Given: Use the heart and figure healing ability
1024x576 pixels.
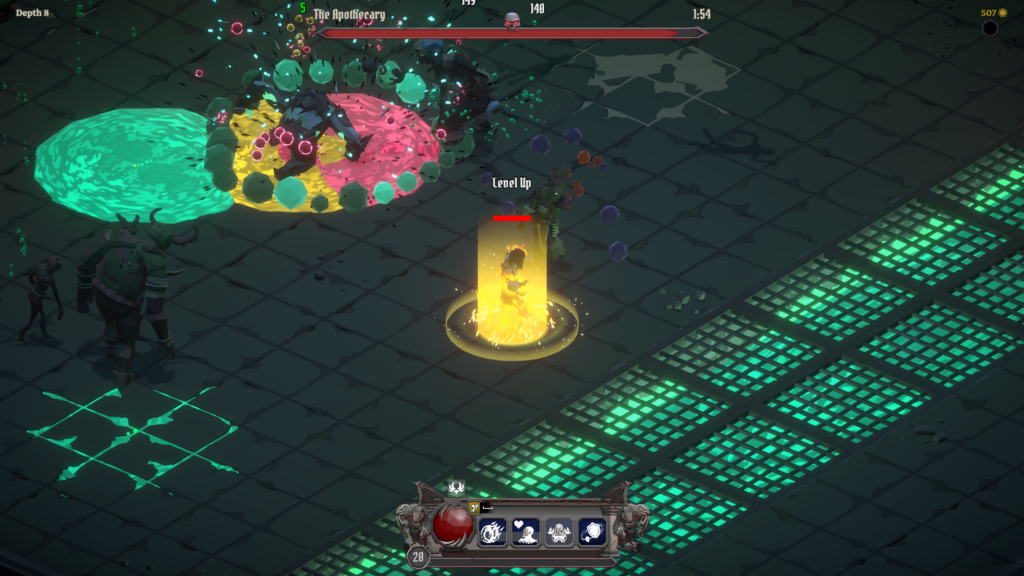Looking at the screenshot, I should 526,532.
